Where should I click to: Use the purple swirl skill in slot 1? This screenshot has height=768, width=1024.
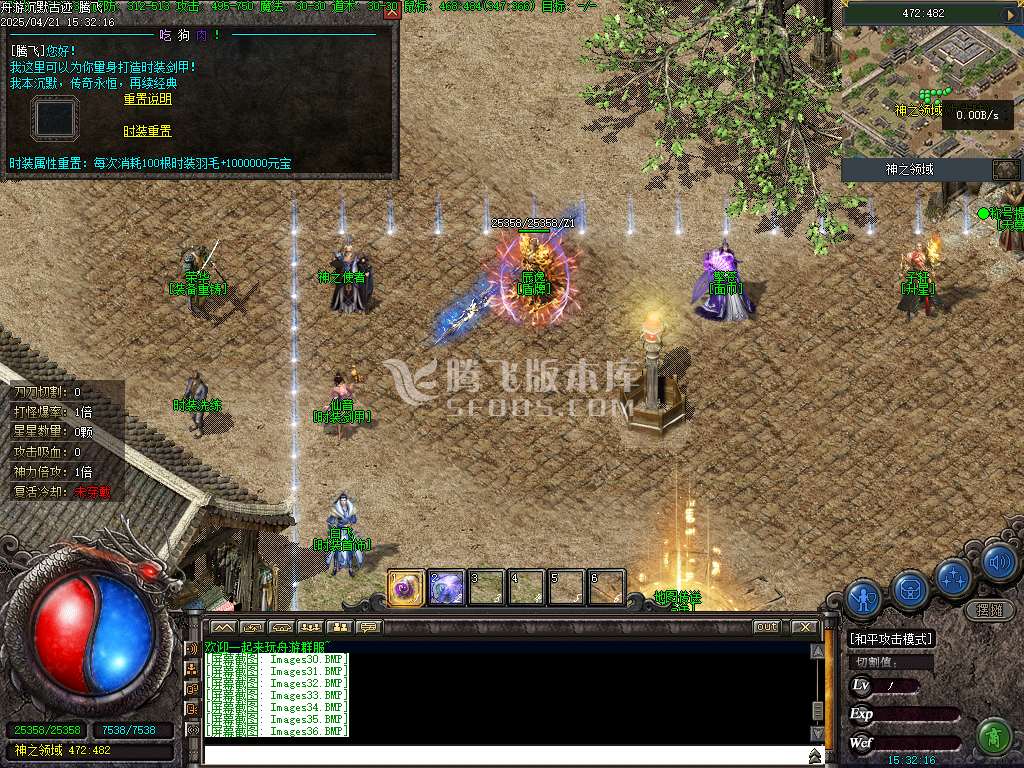pos(407,587)
